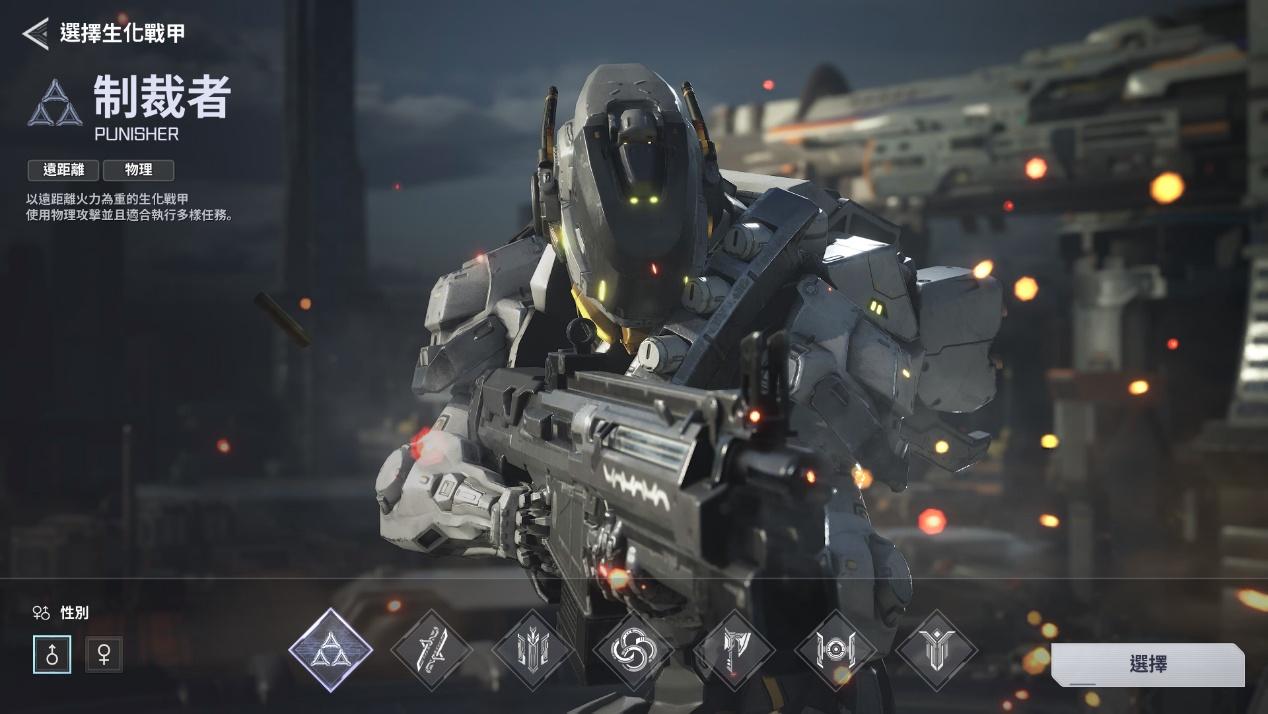Choose the circular target armor icon

835,651
